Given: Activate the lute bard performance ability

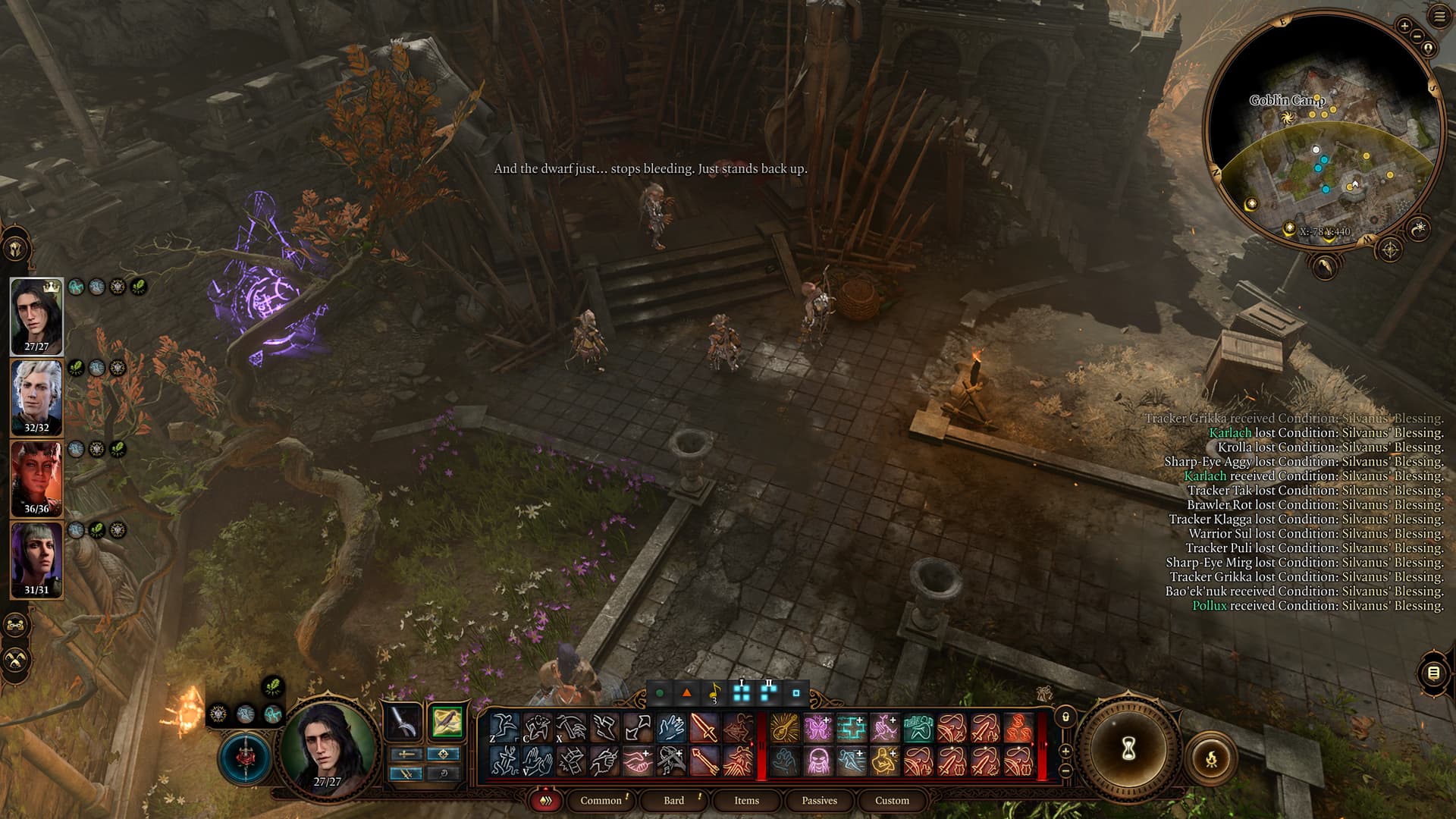Looking at the screenshot, I should 785,728.
